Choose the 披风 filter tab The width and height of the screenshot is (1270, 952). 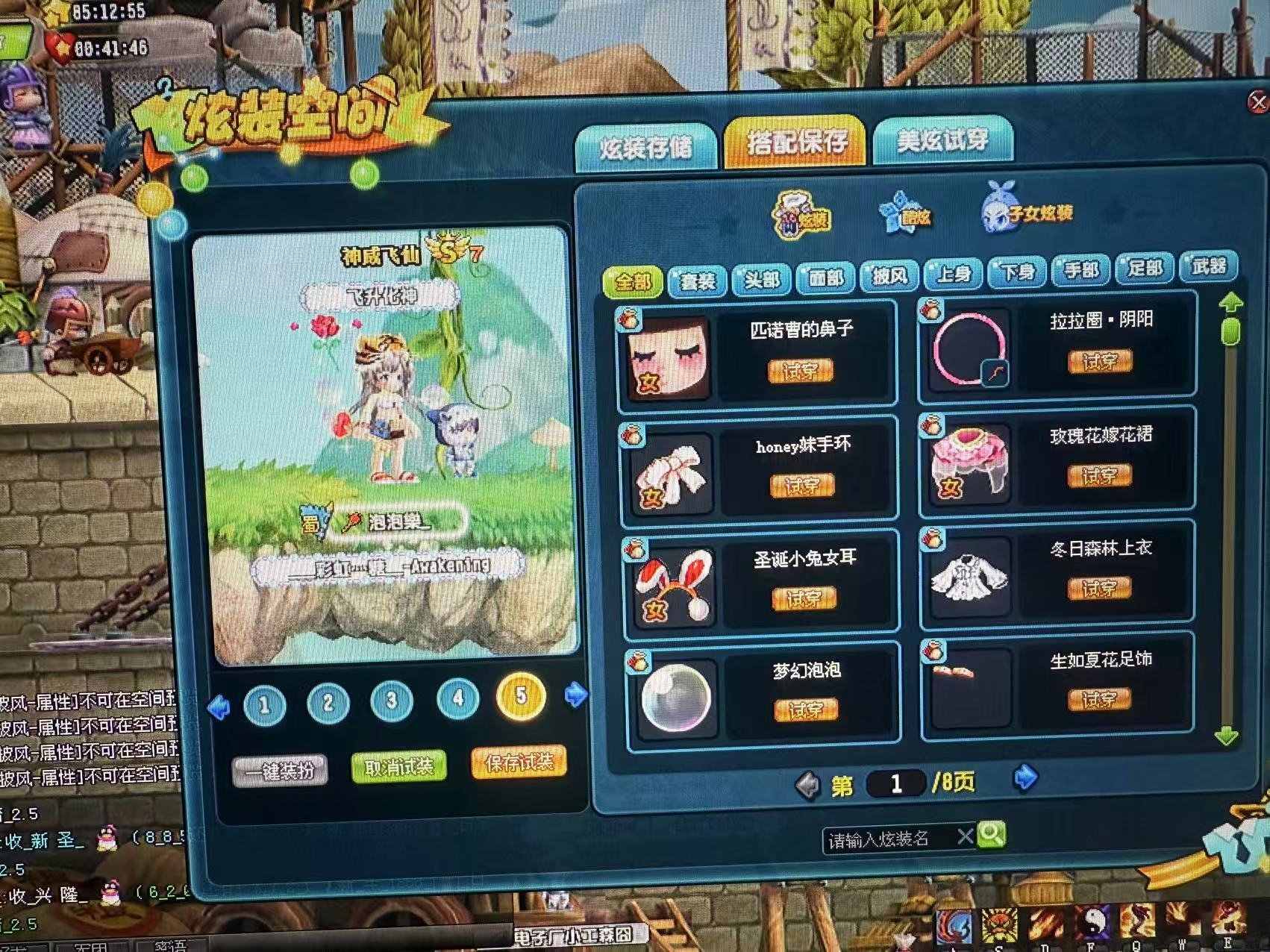click(889, 277)
